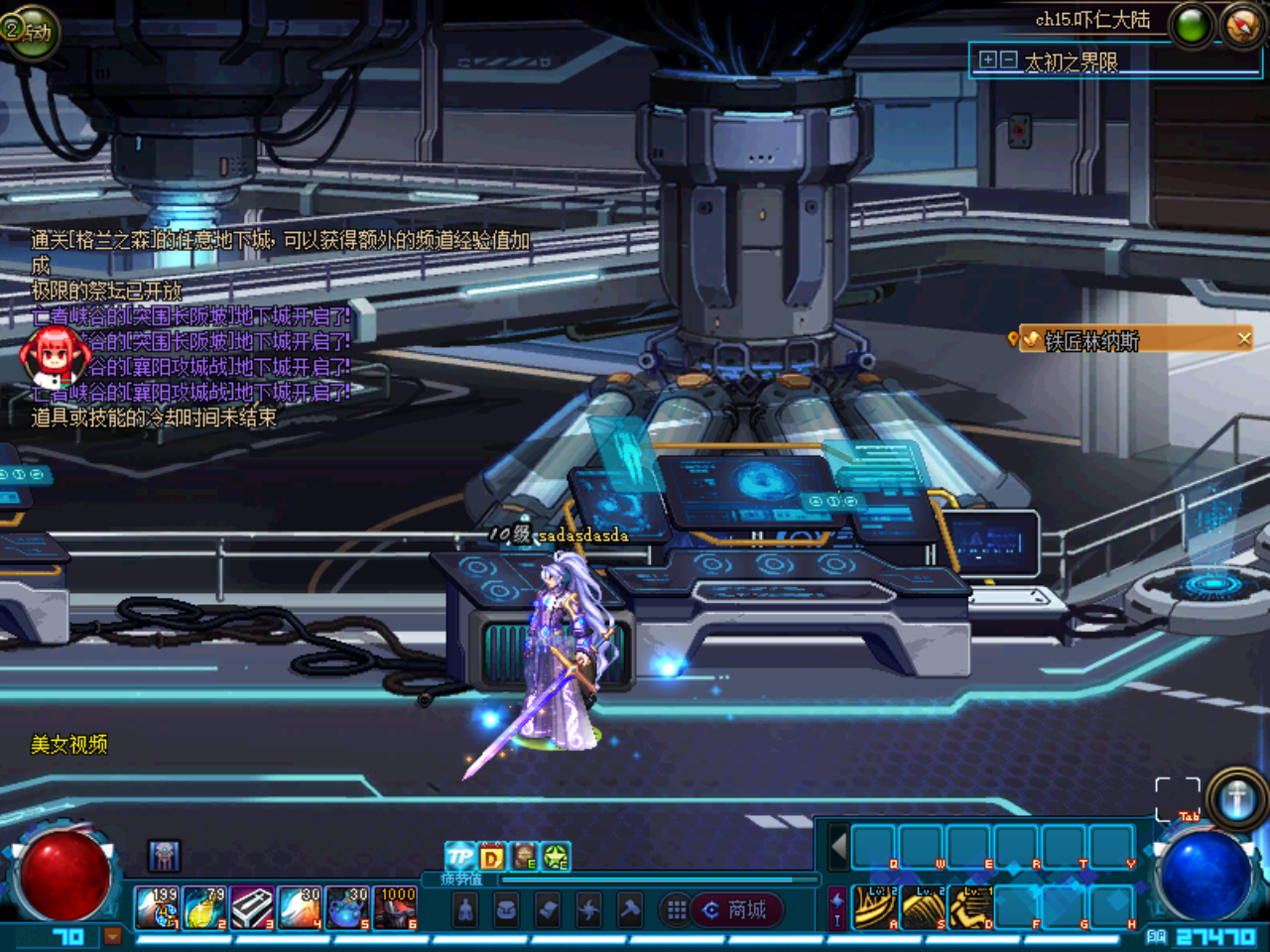Shrink the map with the minus button
The height and width of the screenshot is (952, 1270).
tap(1008, 59)
